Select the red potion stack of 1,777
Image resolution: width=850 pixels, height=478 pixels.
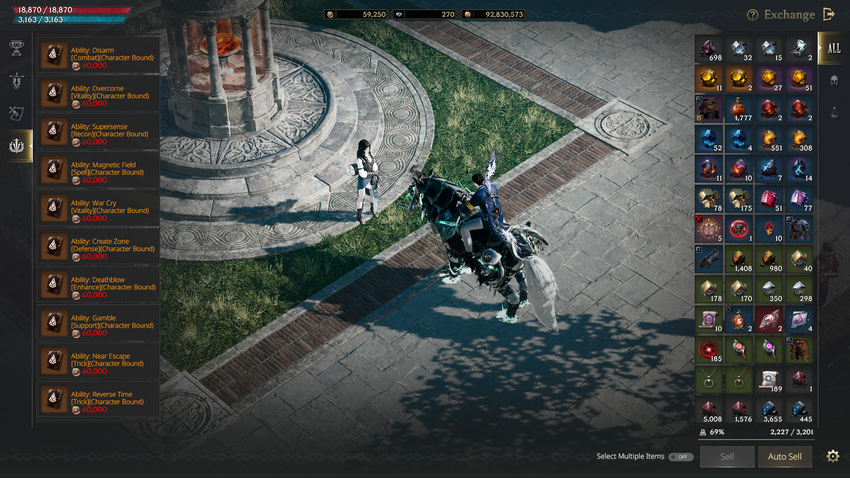pos(740,110)
